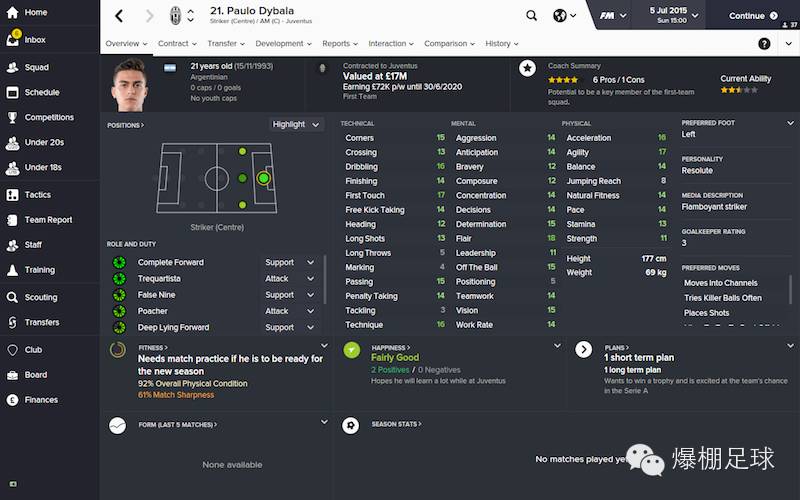Open the help question mark icon
Image resolution: width=800 pixels, height=500 pixels.
tap(764, 44)
